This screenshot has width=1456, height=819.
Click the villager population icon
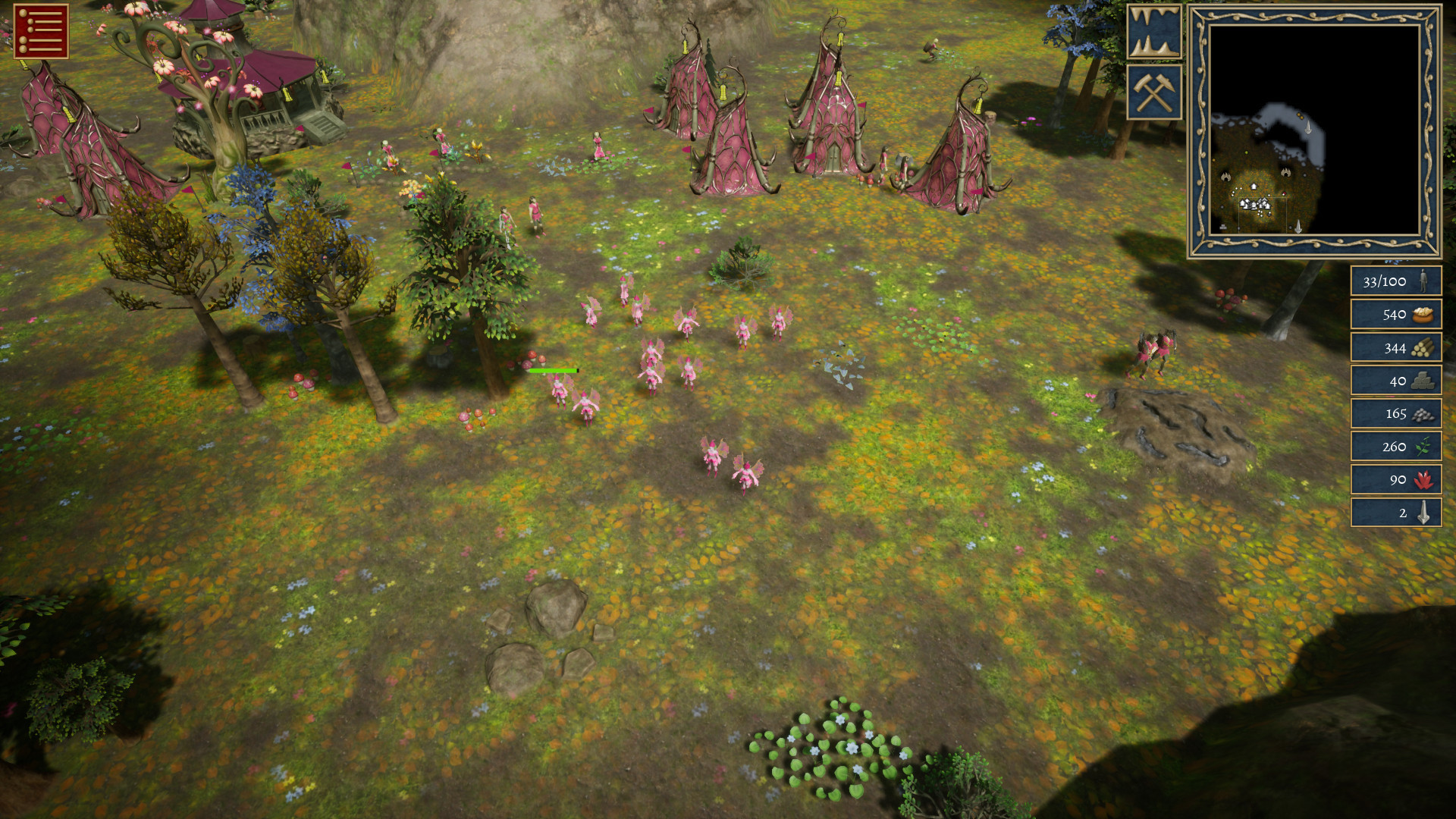coord(1423,281)
